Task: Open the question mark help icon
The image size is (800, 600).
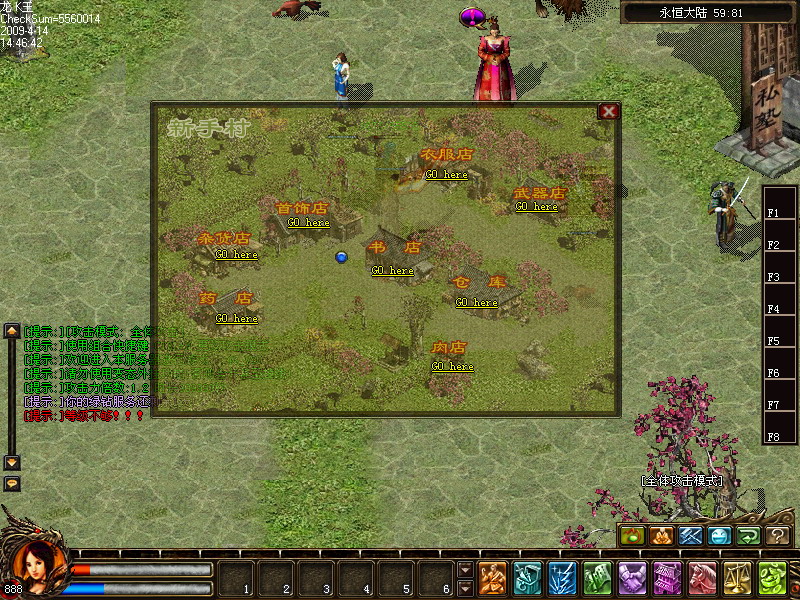Action: coord(777,537)
